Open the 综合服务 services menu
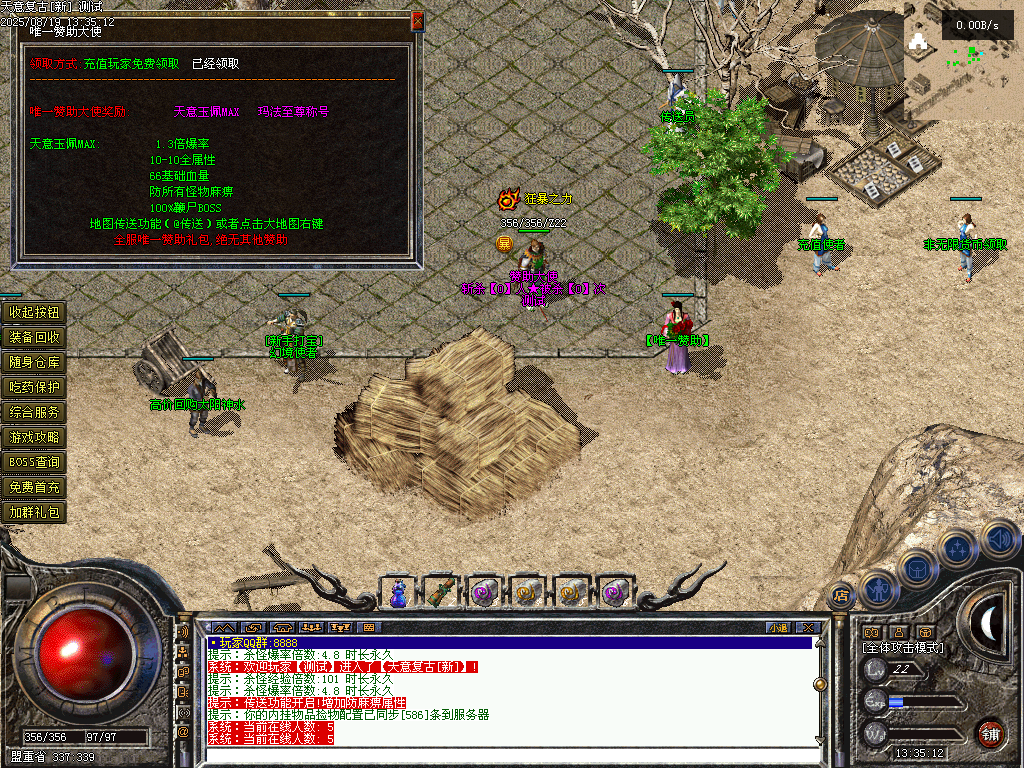The height and width of the screenshot is (768, 1024). (35, 412)
